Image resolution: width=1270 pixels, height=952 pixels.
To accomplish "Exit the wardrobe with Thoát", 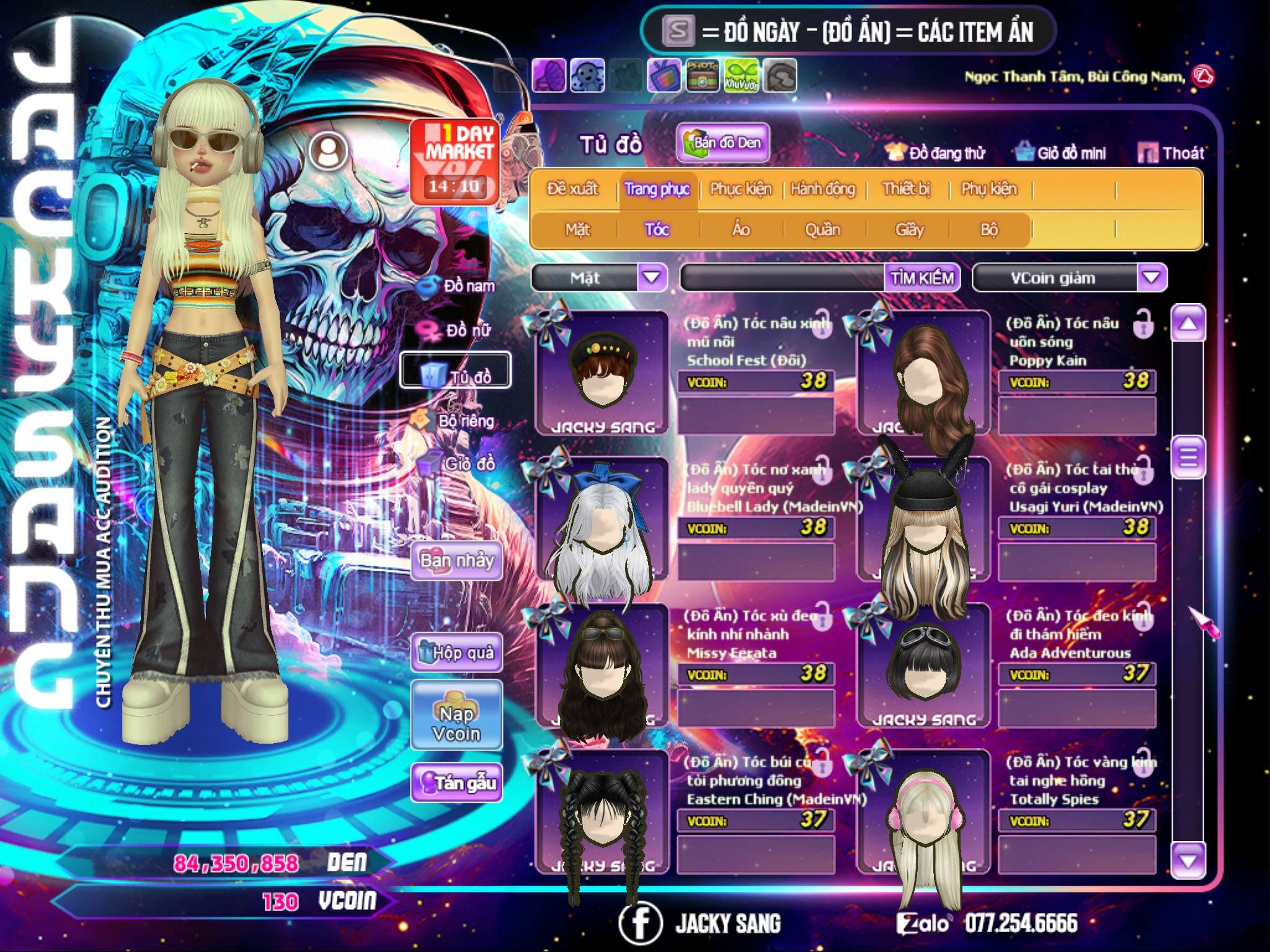I will [x=1171, y=152].
